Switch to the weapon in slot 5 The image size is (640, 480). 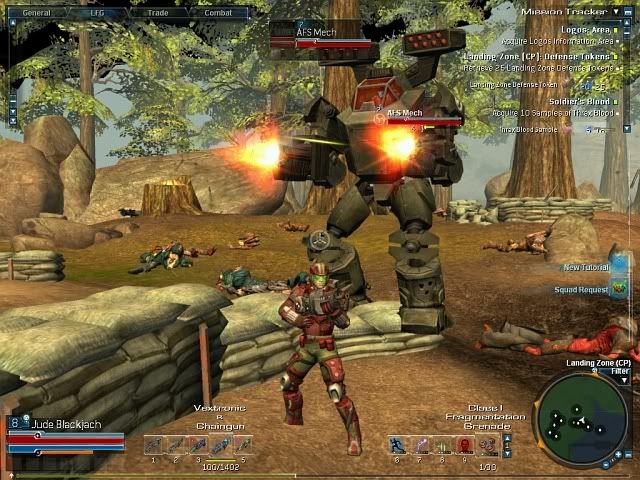coord(242,445)
